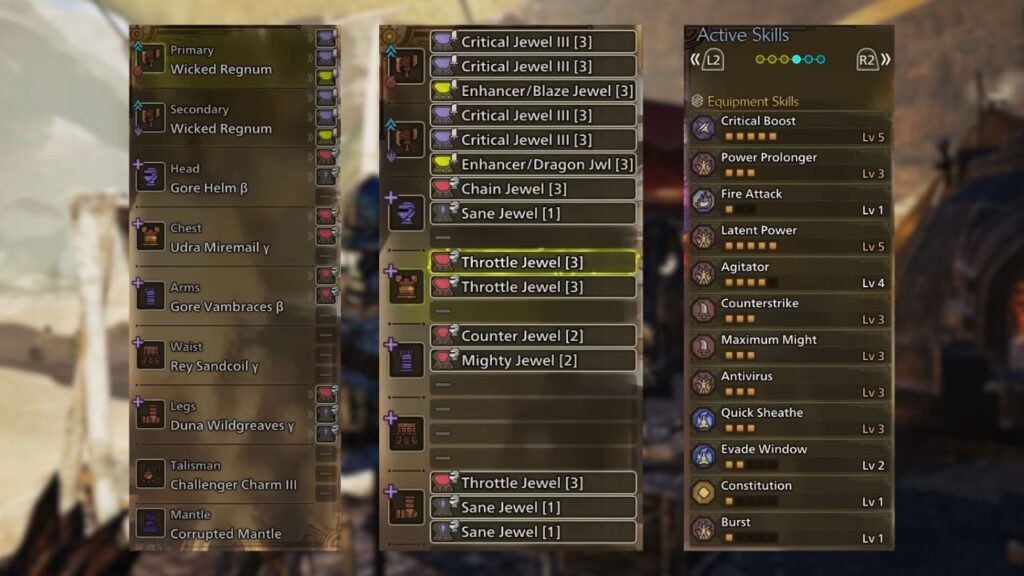Choose the Enhancer/Dragon Jwl decoration
The image size is (1024, 576).
point(533,164)
